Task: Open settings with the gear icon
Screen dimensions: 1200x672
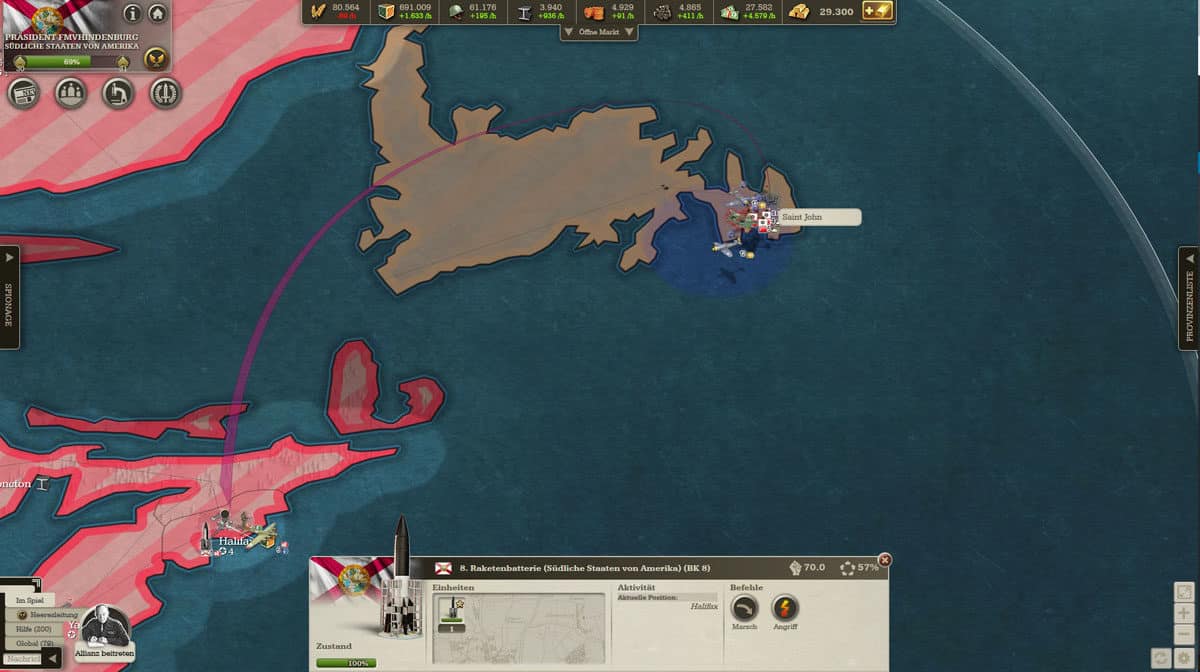Action: (x=1184, y=657)
